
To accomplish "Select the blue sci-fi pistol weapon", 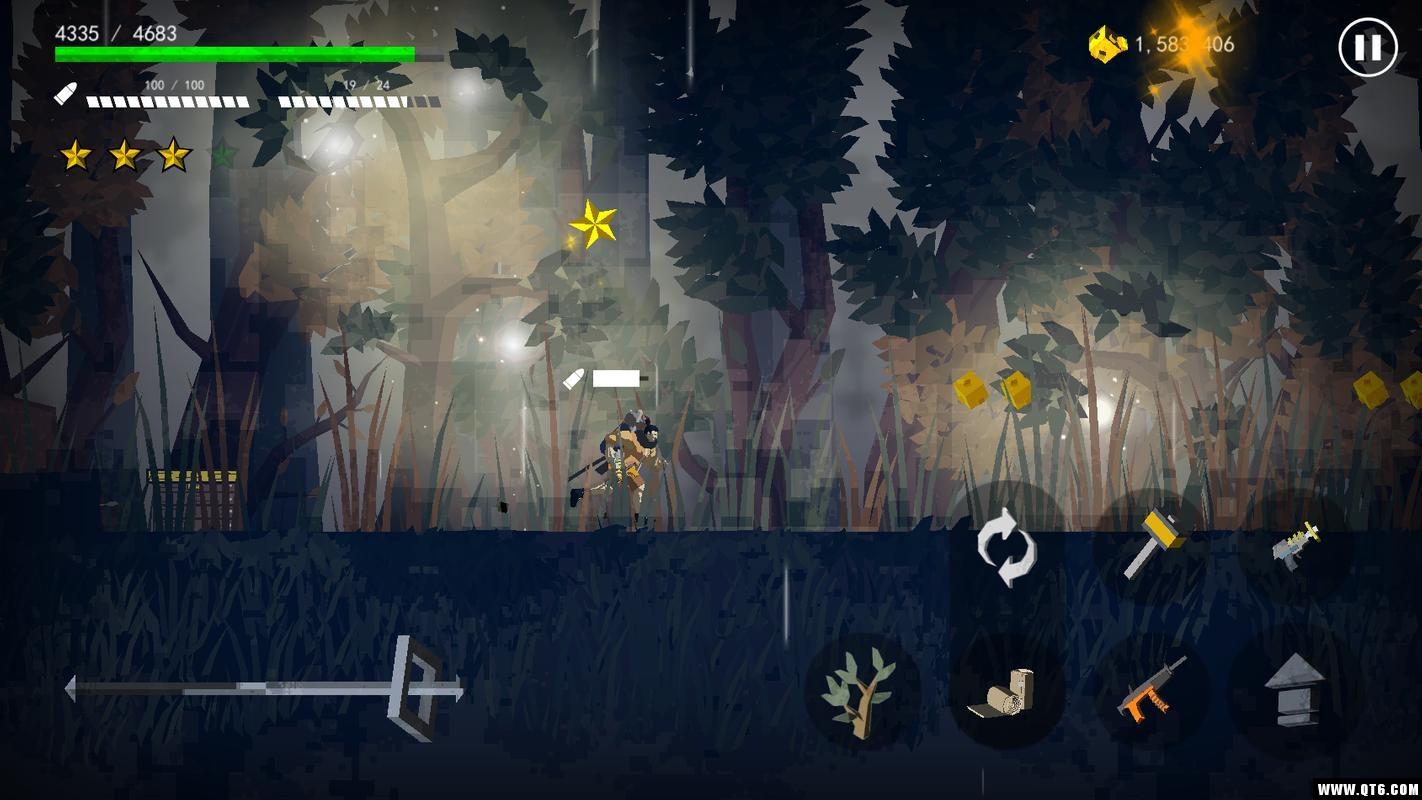I will tap(1295, 546).
